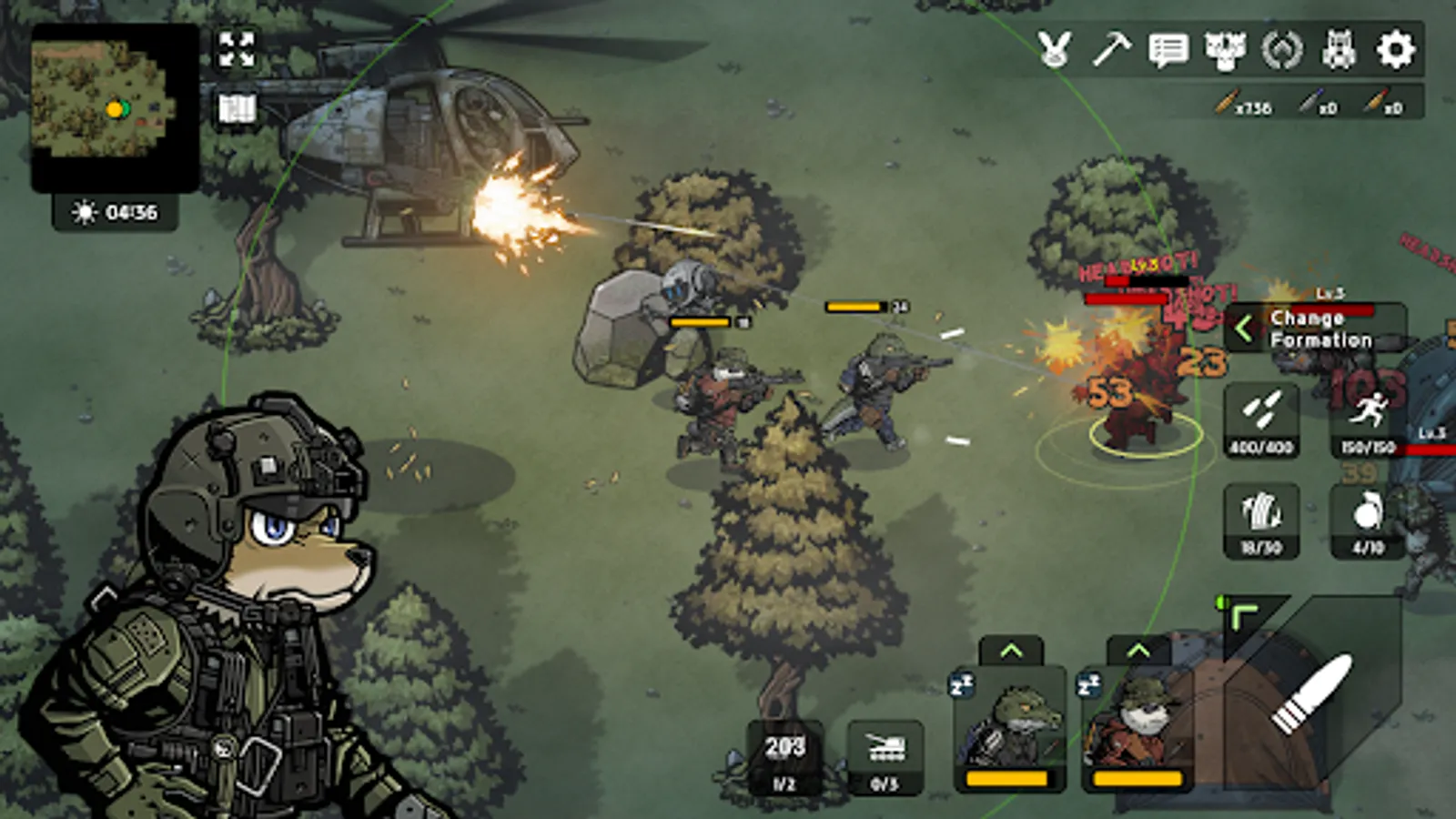Open the rabbit icon menu
The image size is (1456, 819).
coord(1055,49)
